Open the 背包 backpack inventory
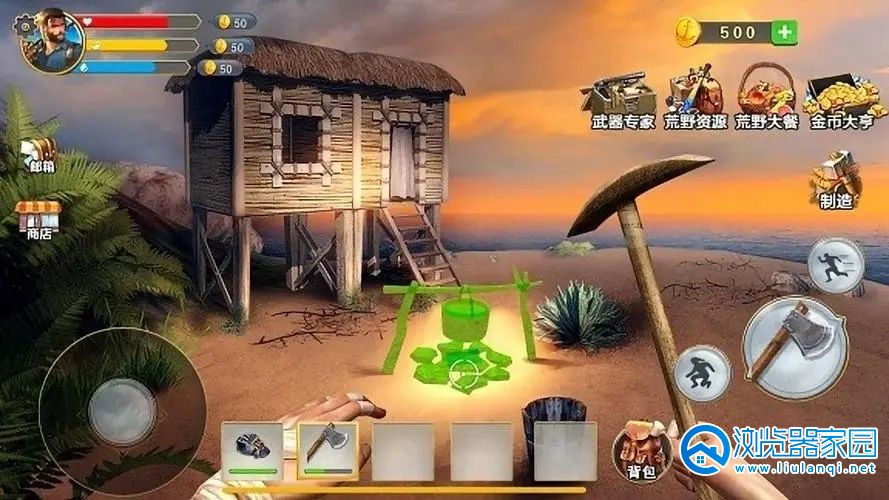The height and width of the screenshot is (500, 889). pos(640,447)
